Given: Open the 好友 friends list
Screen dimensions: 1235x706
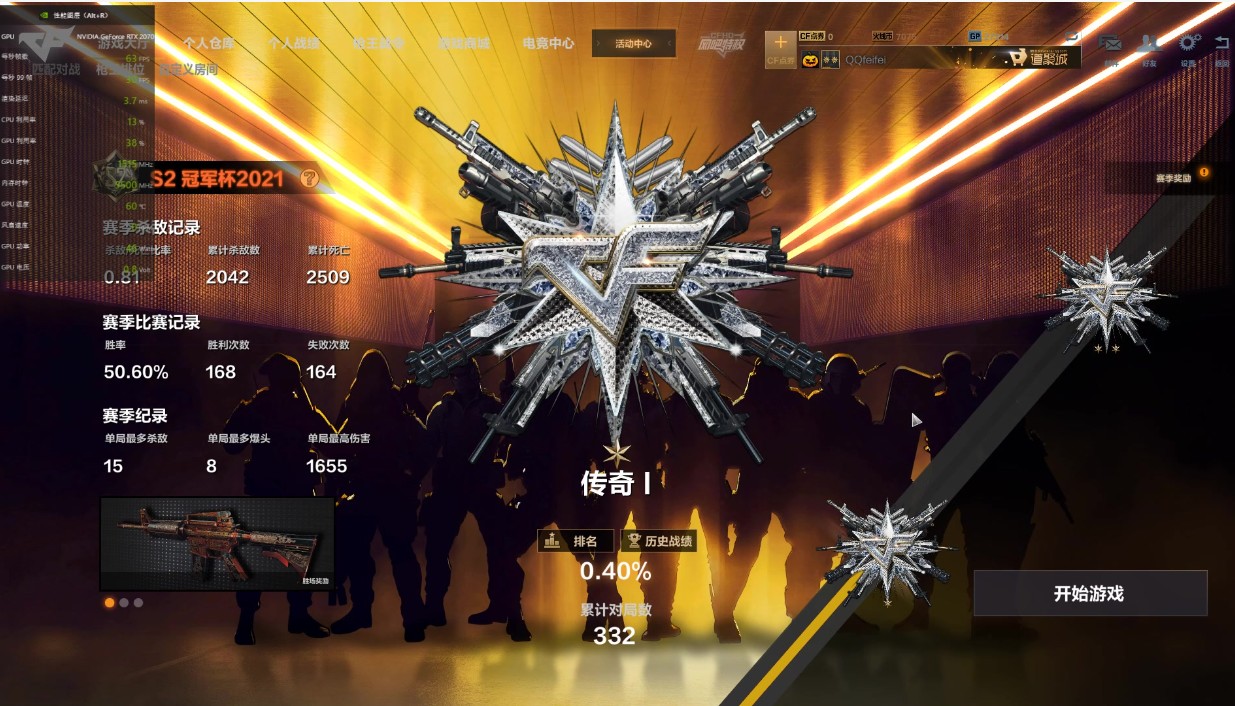Looking at the screenshot, I should coord(1149,45).
